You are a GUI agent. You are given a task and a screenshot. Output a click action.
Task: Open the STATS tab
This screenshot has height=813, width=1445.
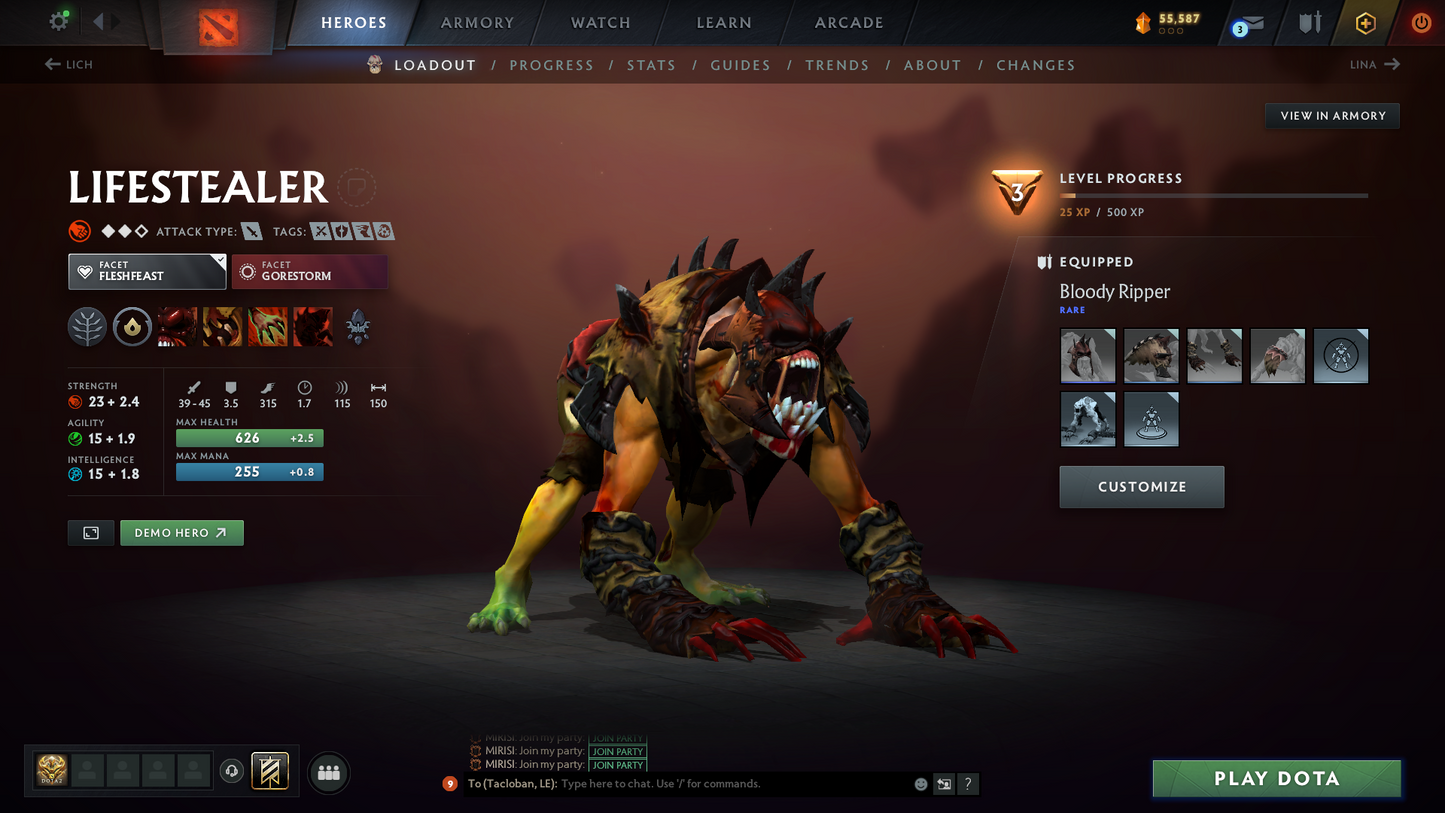[x=651, y=65]
